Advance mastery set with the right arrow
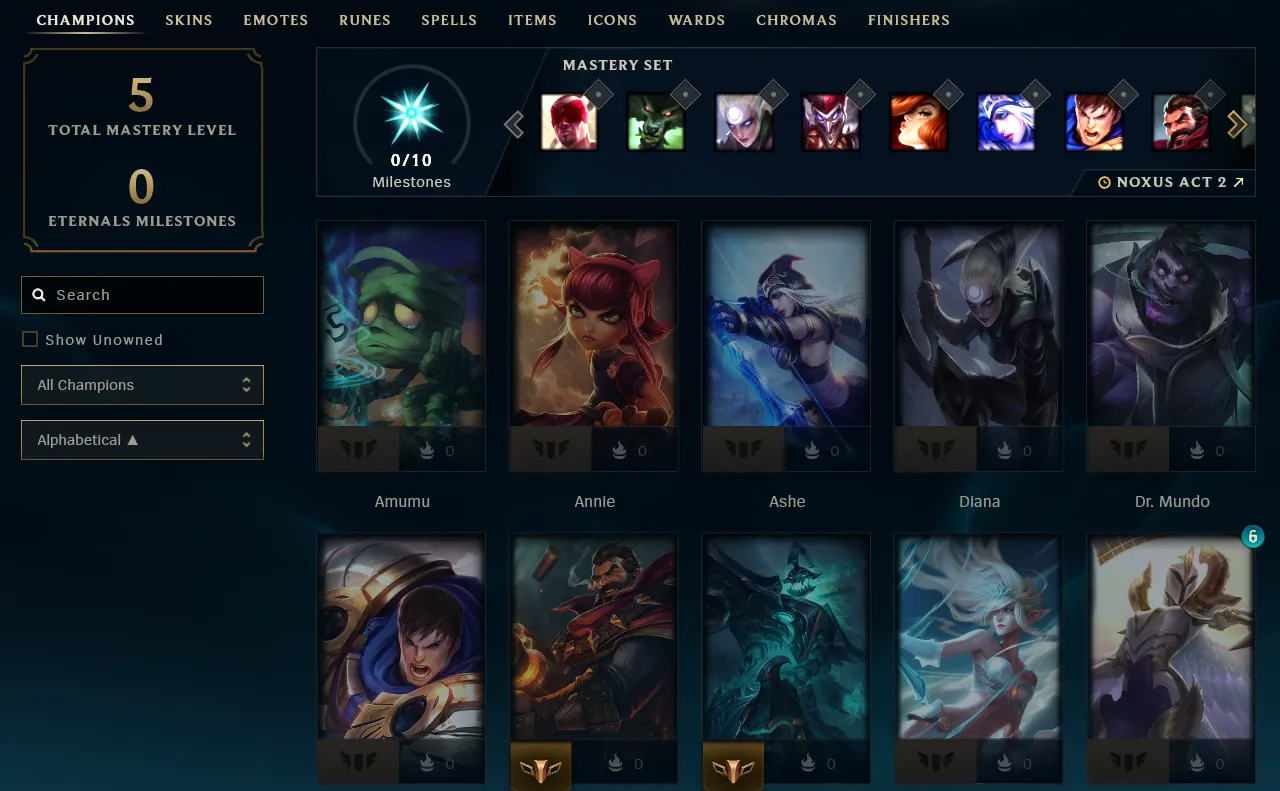The image size is (1280, 791). [1237, 124]
